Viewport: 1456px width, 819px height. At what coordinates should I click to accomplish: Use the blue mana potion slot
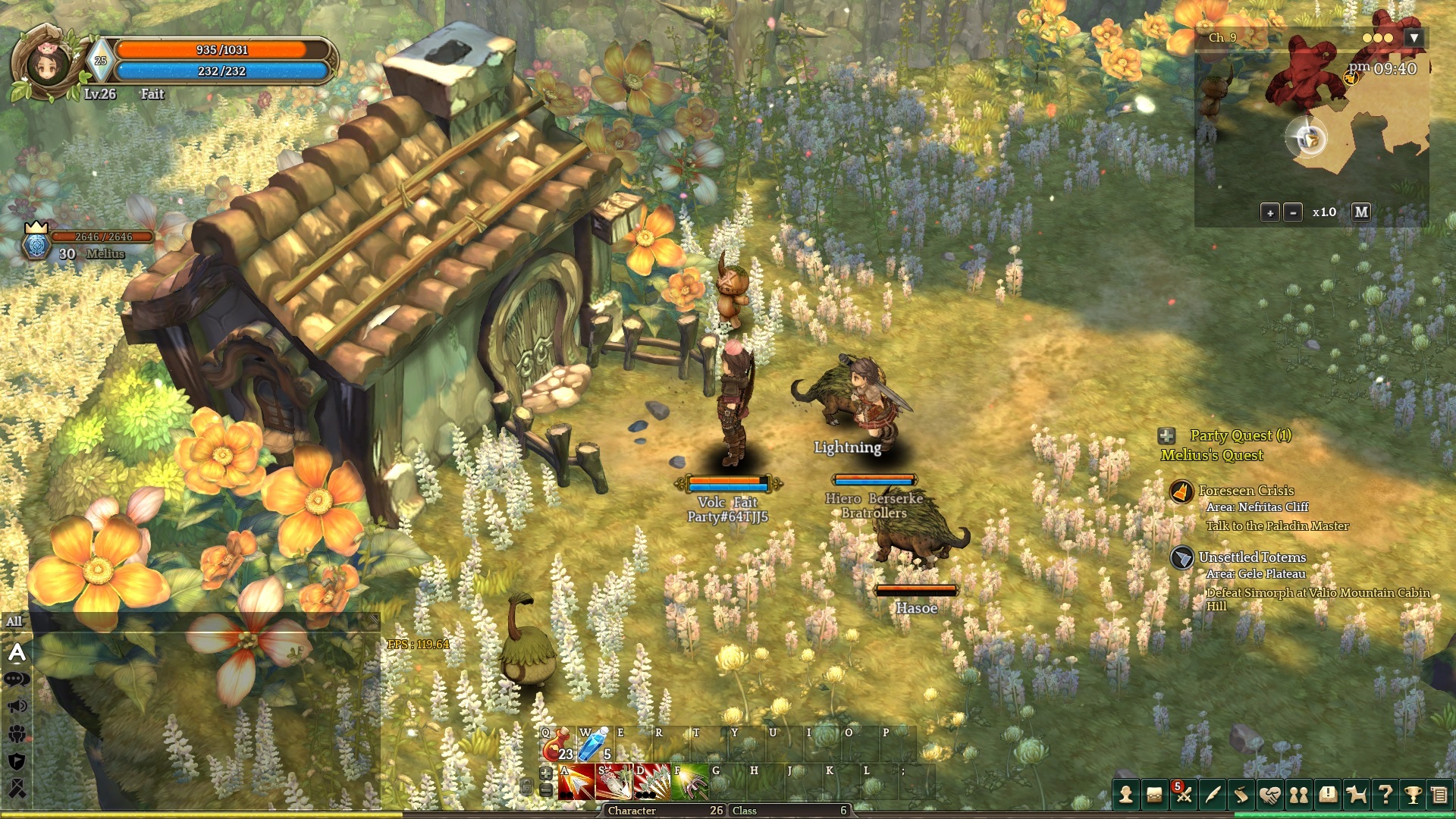coord(594,745)
